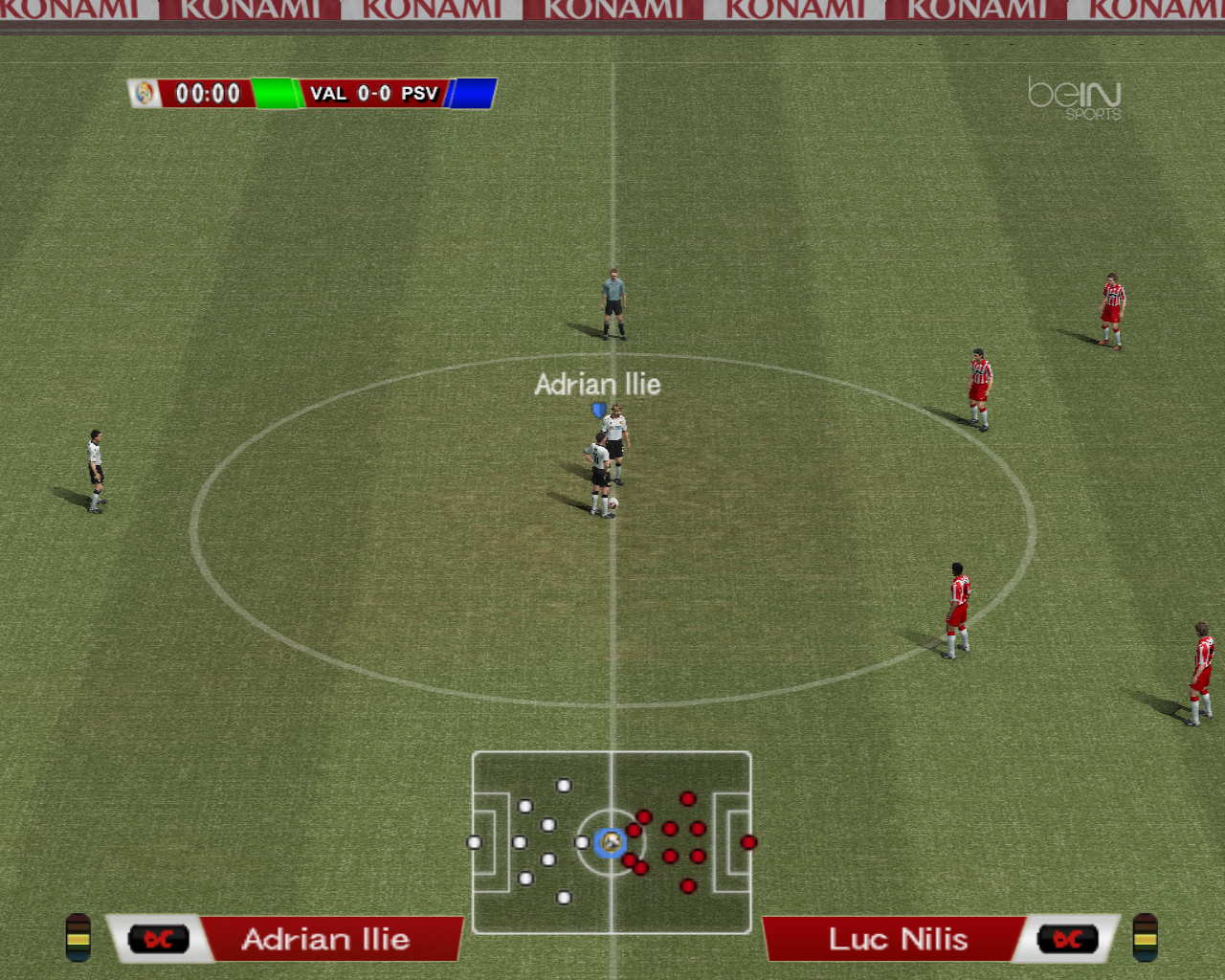Select the Luc Nilis player name panel

(x=898, y=939)
